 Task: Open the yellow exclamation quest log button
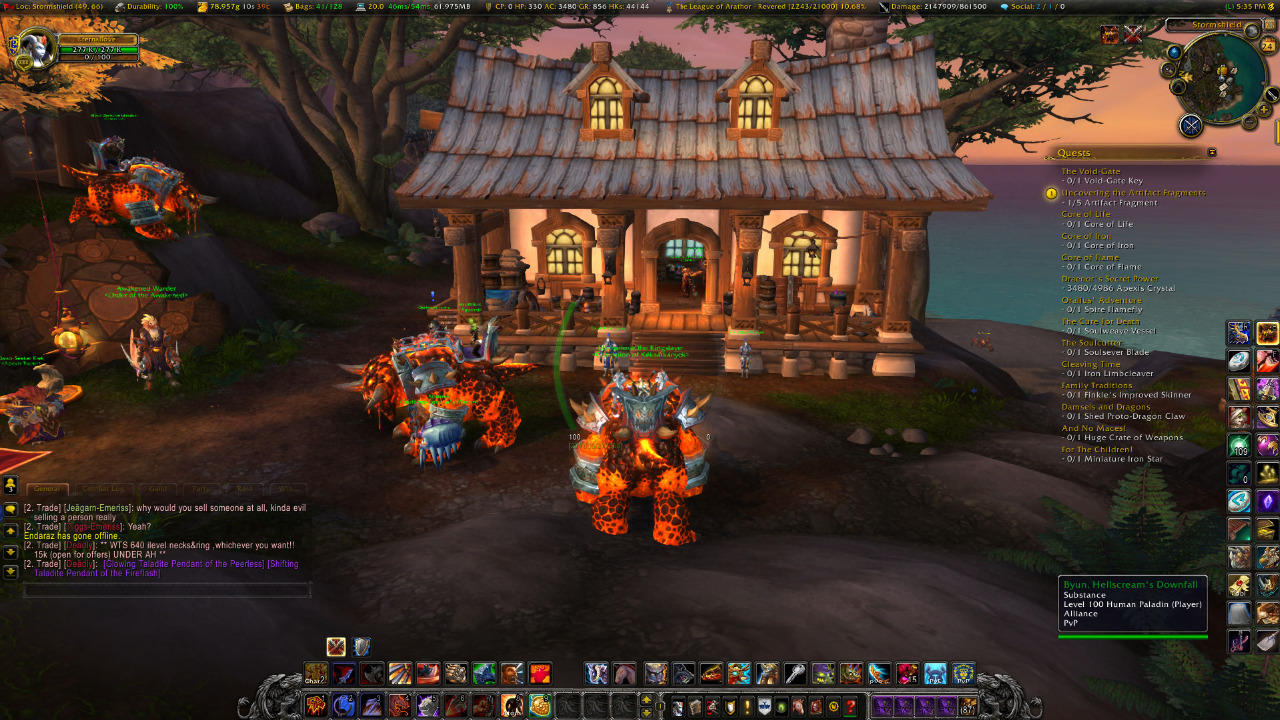click(x=746, y=707)
